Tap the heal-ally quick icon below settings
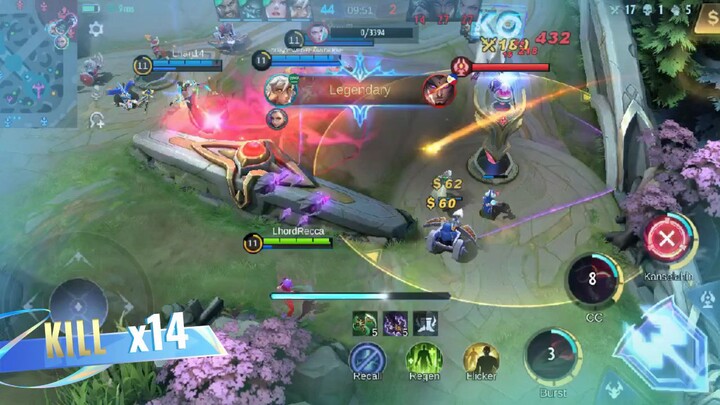The image size is (720, 405). tap(97, 119)
